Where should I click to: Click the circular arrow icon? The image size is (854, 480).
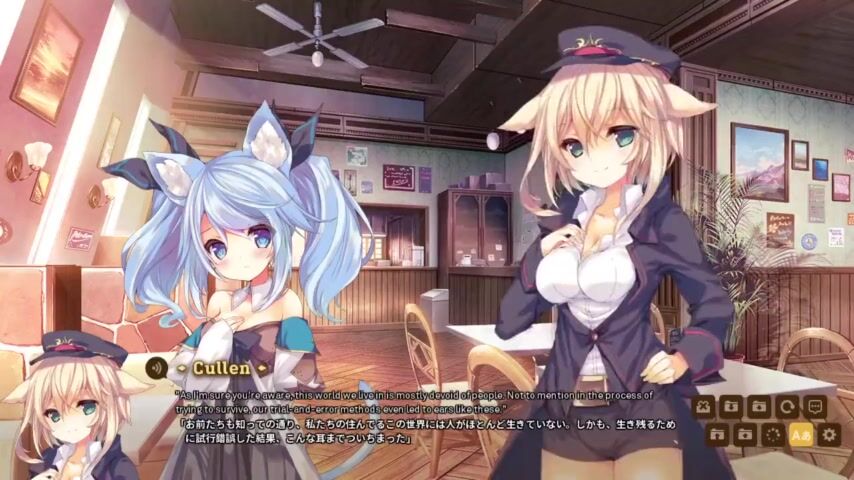click(x=787, y=407)
